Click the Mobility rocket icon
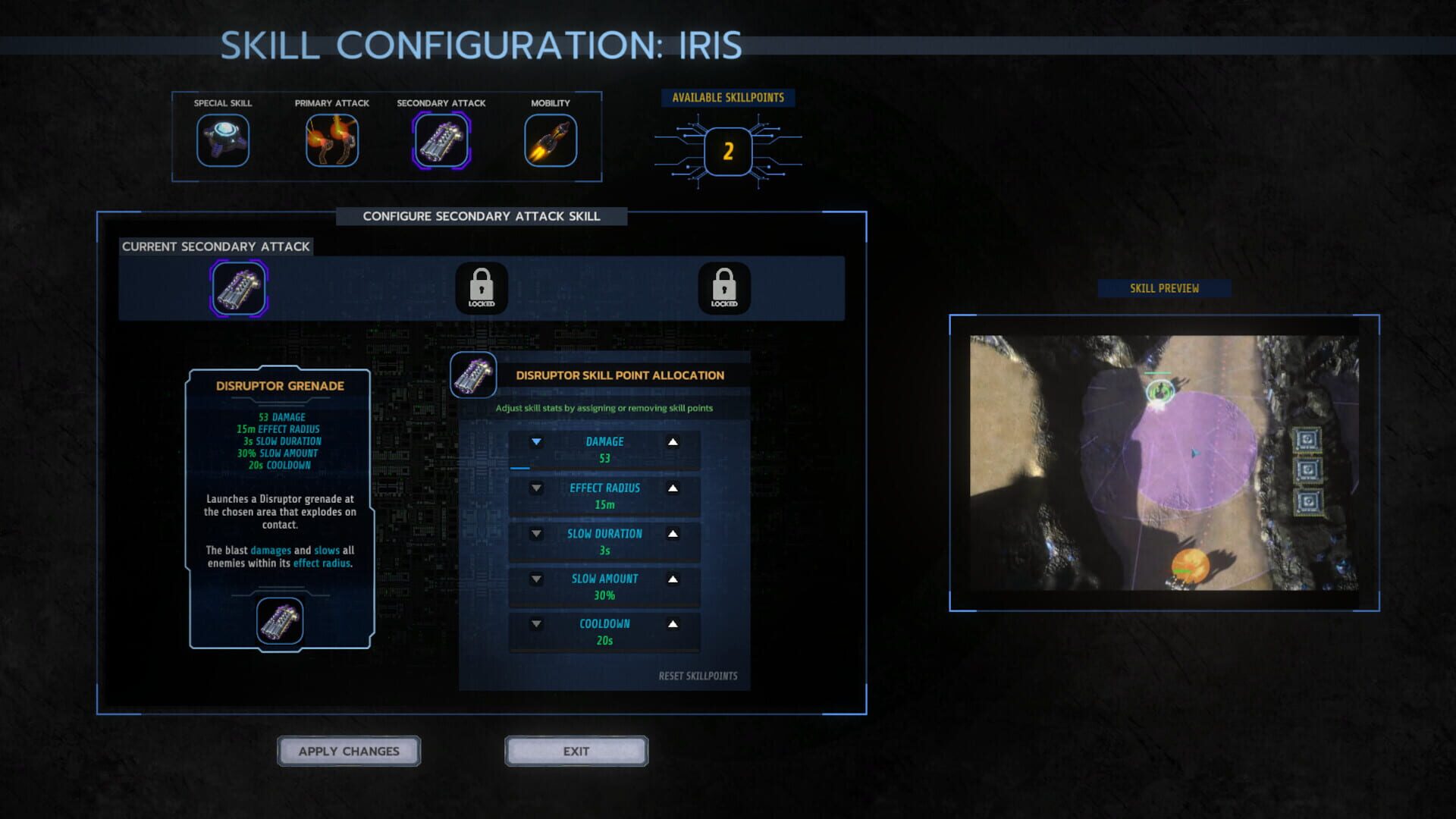 (x=550, y=140)
